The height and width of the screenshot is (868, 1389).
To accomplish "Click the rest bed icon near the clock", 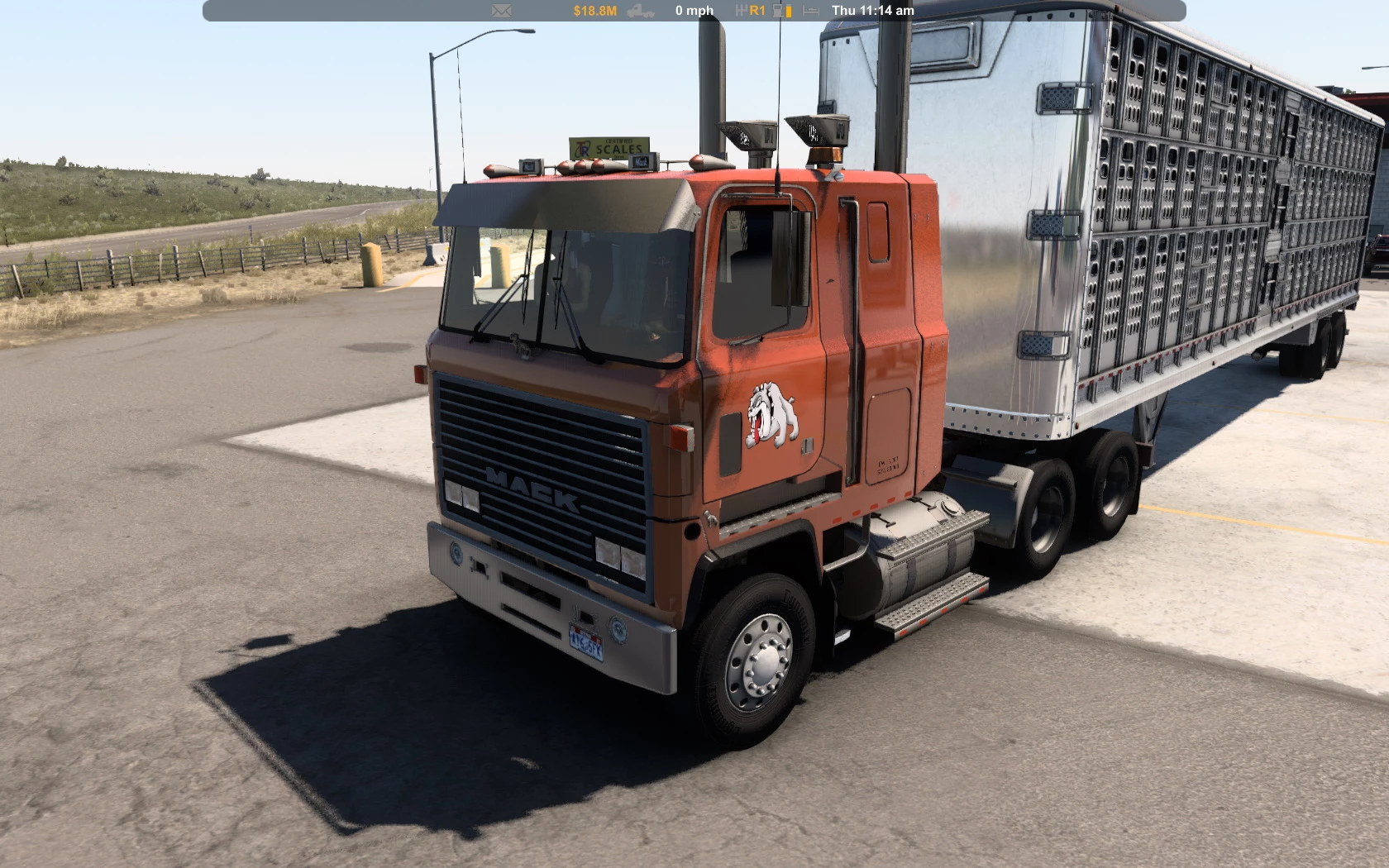I will [809, 11].
